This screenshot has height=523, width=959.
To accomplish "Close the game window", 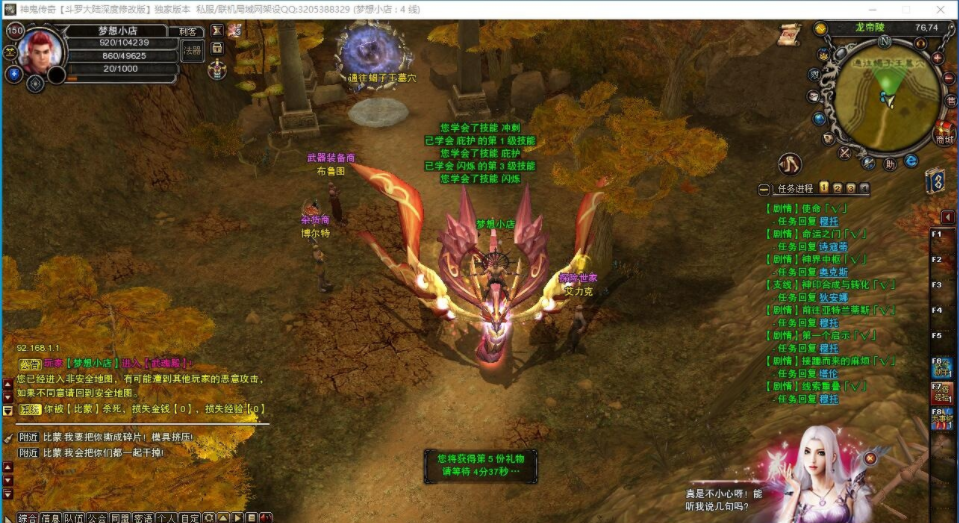I will coord(941,8).
